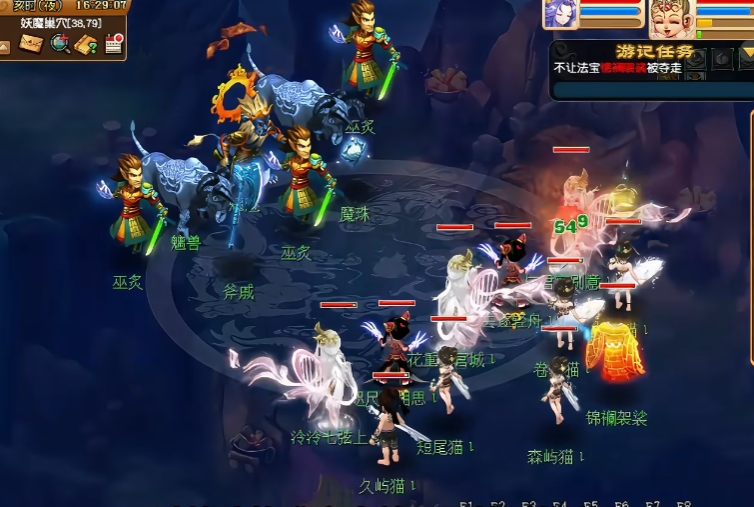This screenshot has height=507, width=754.
Task: Collapse the top-left panel with the arrow button
Action: pyautogui.click(x=5, y=44)
